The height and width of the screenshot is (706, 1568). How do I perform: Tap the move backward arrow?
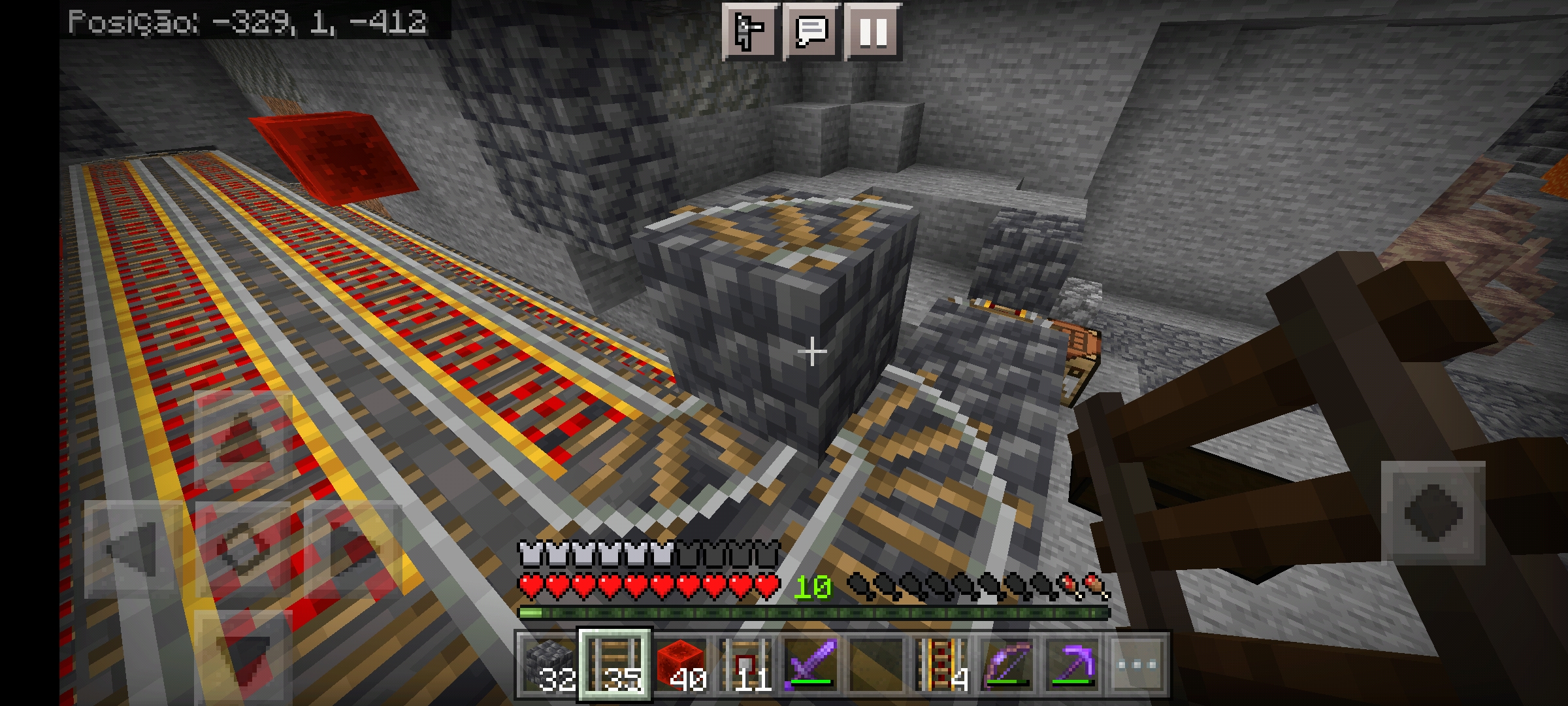243,657
